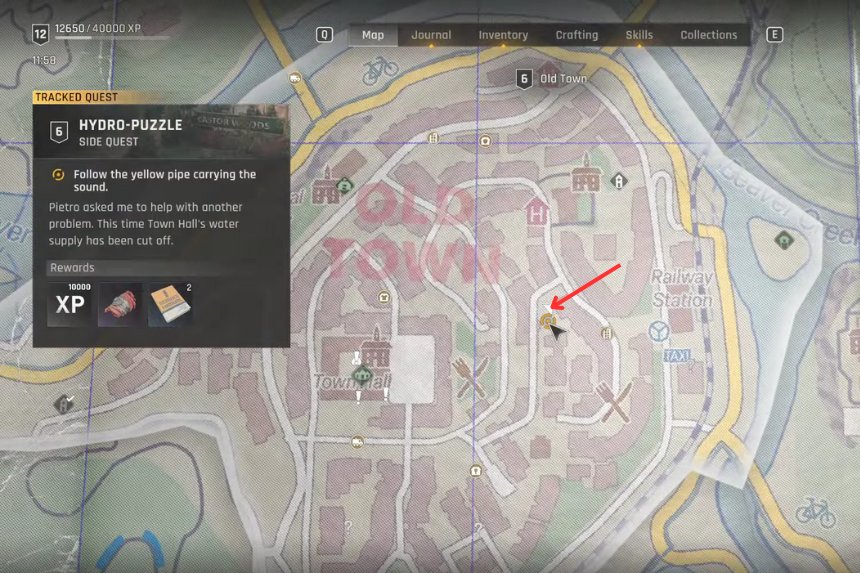Switch to the Journal tab
The width and height of the screenshot is (860, 573).
[431, 35]
